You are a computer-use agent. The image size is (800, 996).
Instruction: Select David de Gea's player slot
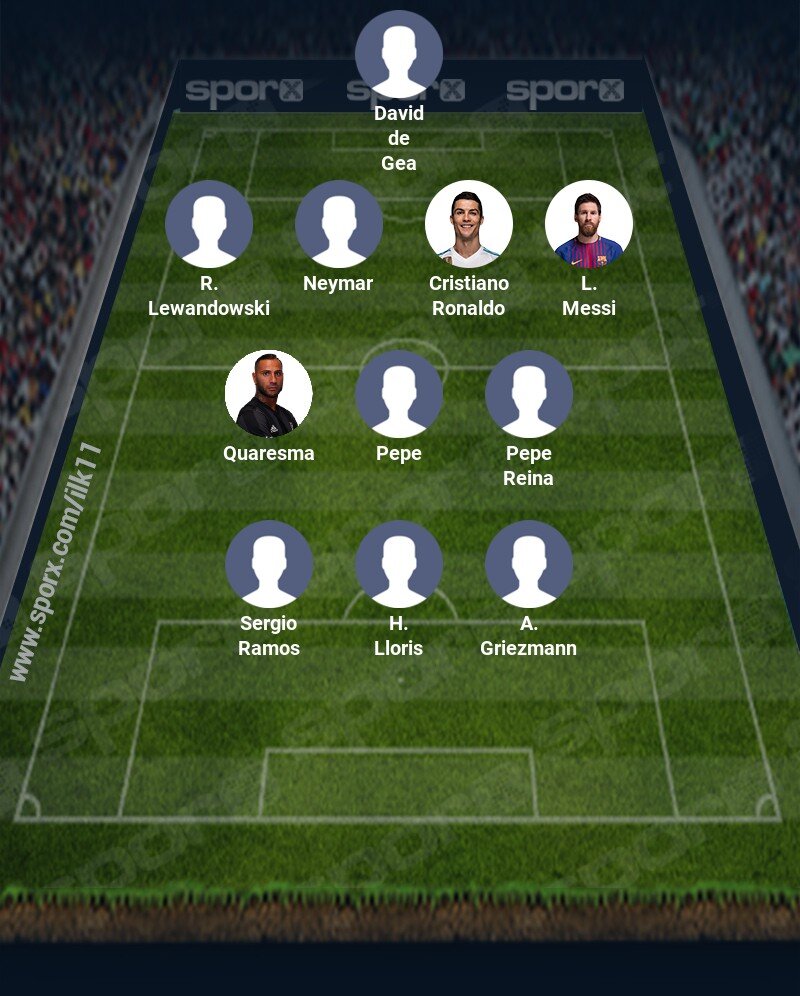tap(399, 54)
